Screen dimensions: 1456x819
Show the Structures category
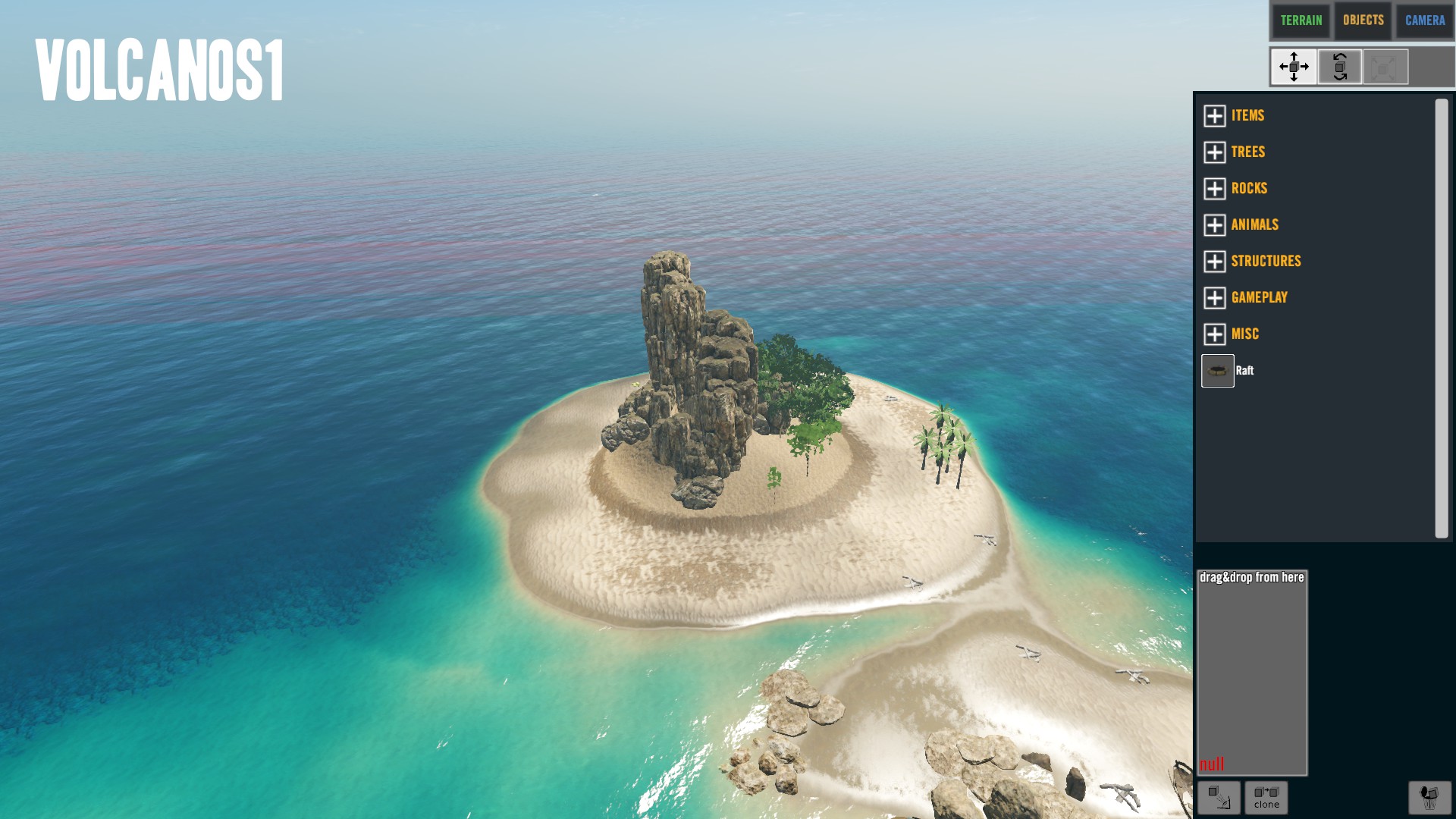(x=1215, y=261)
